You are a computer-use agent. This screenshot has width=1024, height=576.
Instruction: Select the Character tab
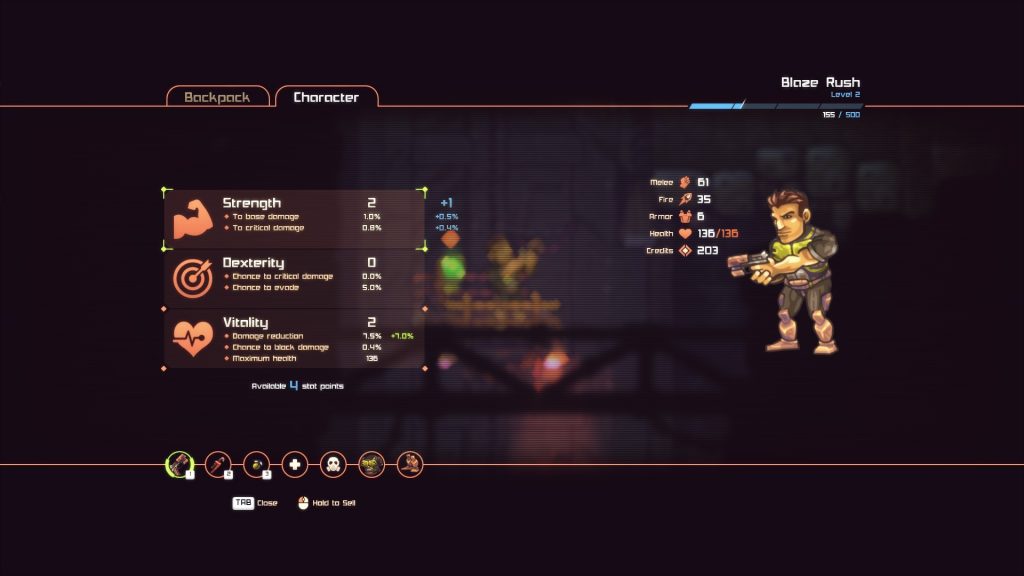[x=326, y=97]
